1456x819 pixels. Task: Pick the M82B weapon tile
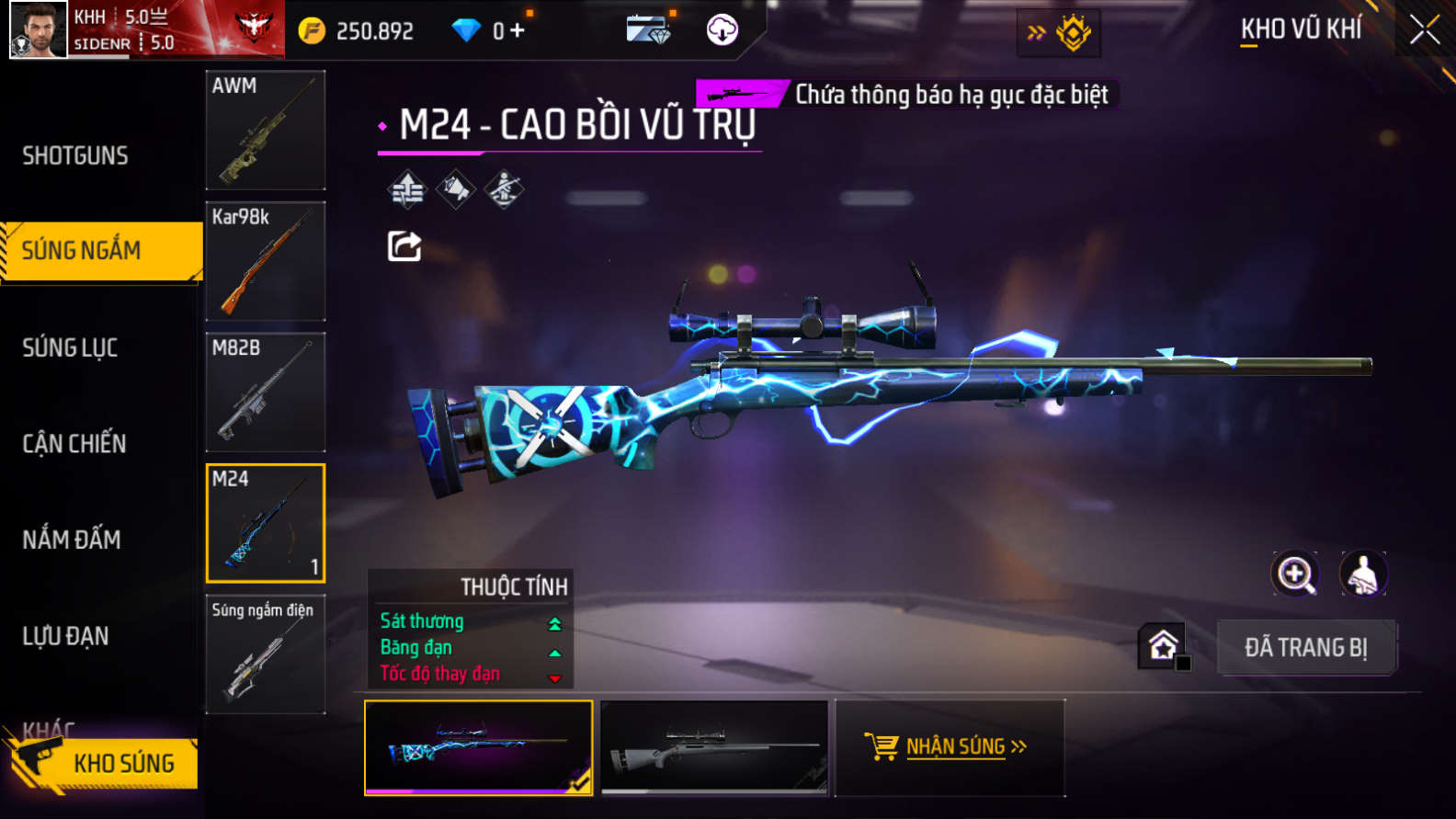point(265,392)
